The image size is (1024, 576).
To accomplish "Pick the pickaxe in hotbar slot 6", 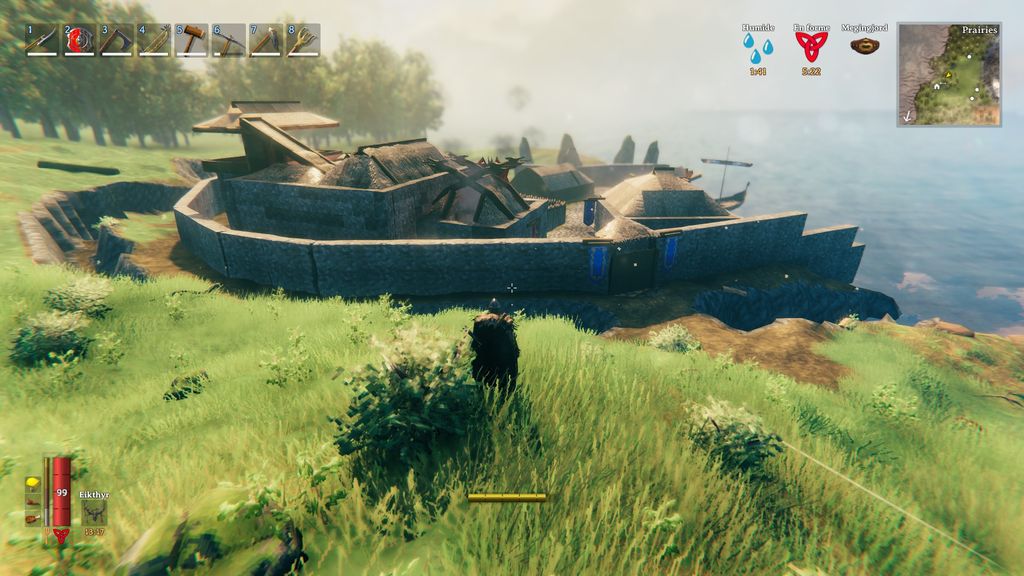I will click(x=229, y=40).
